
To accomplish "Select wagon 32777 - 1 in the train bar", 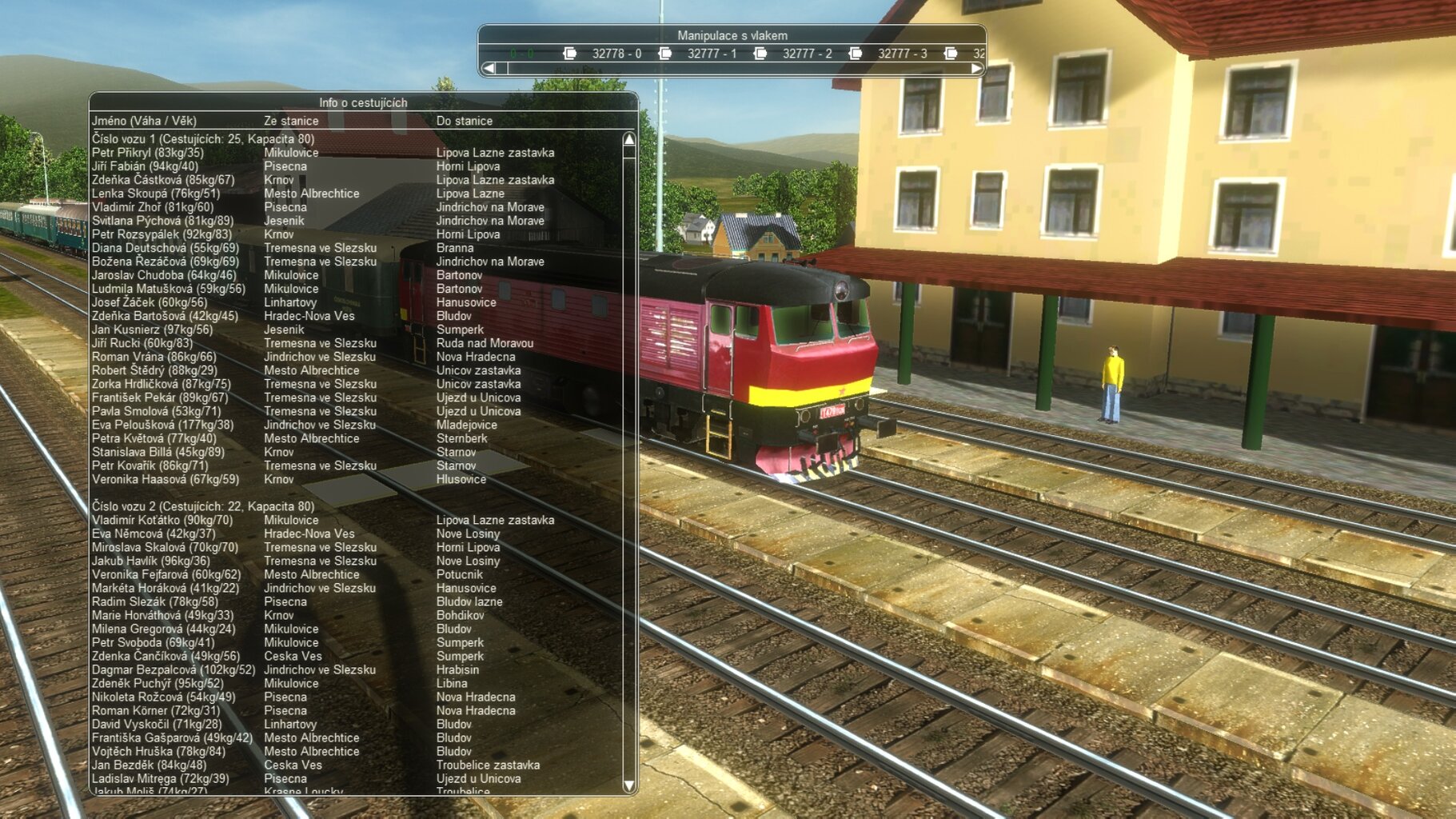I will point(711,54).
